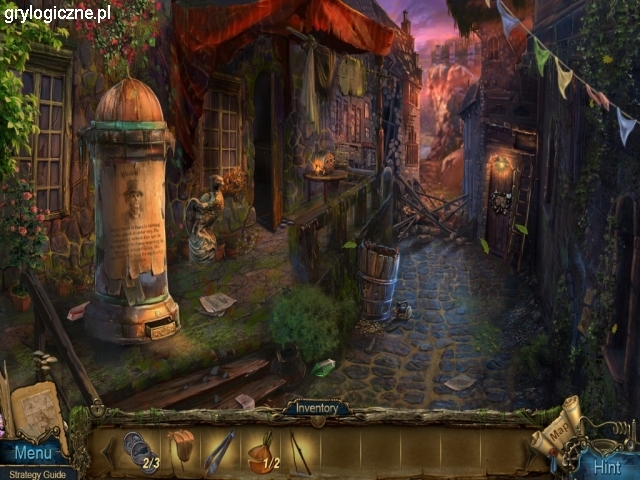Select the orange bowl item marked 1/2
This screenshot has height=480, width=640.
tap(261, 453)
